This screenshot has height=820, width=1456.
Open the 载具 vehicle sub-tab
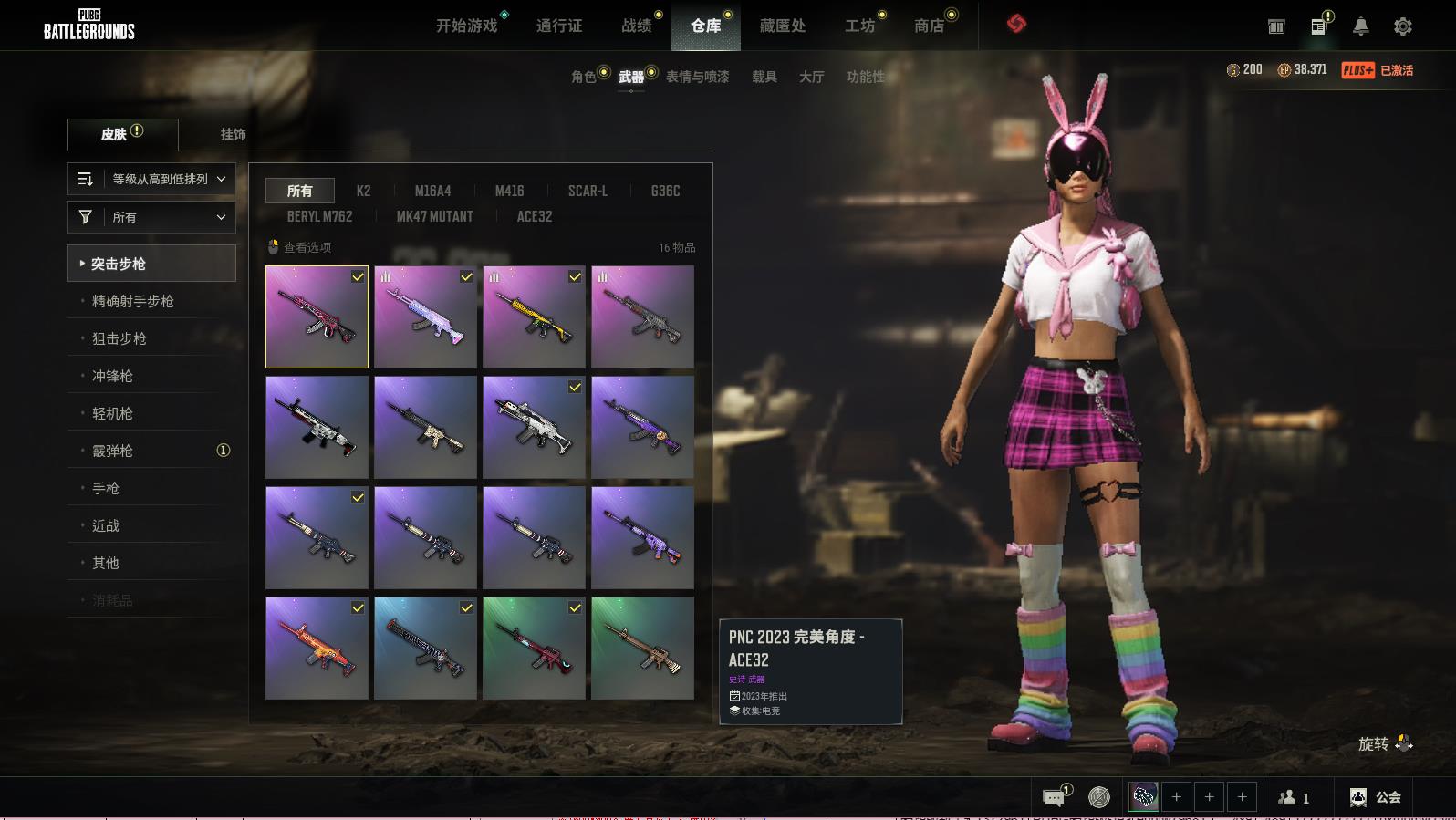click(x=764, y=77)
